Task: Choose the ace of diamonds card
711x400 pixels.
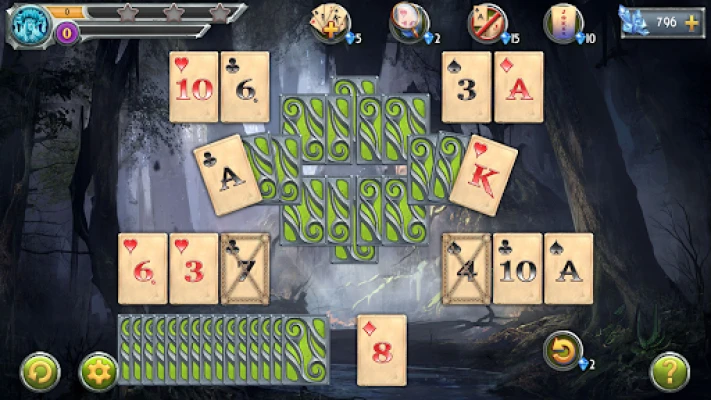Action: tap(518, 87)
